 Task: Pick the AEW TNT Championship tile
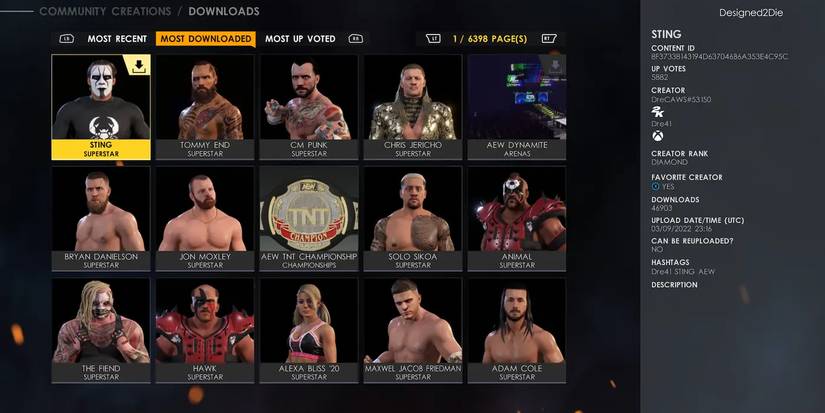[x=309, y=217]
